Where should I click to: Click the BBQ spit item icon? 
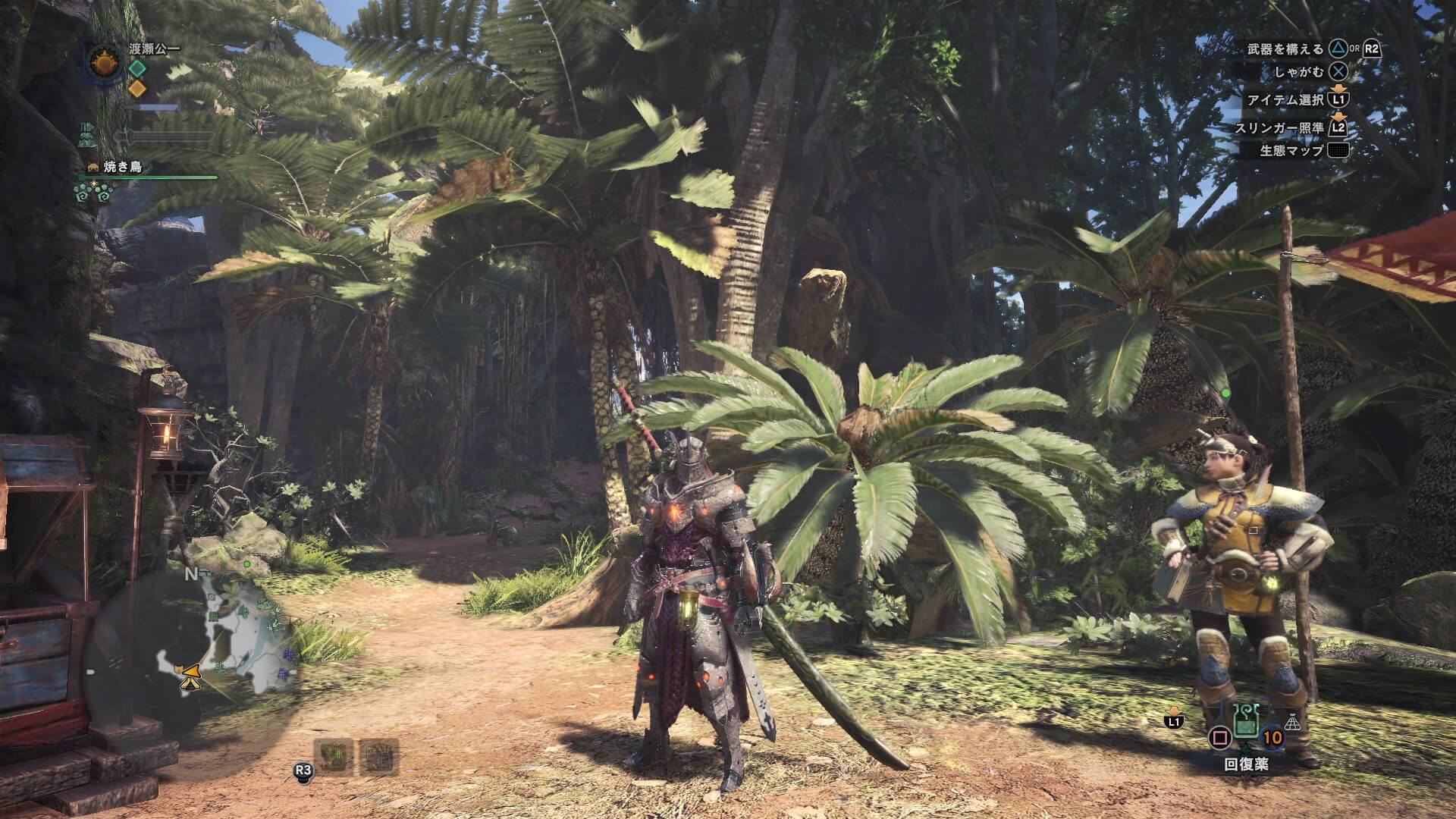coord(378,756)
